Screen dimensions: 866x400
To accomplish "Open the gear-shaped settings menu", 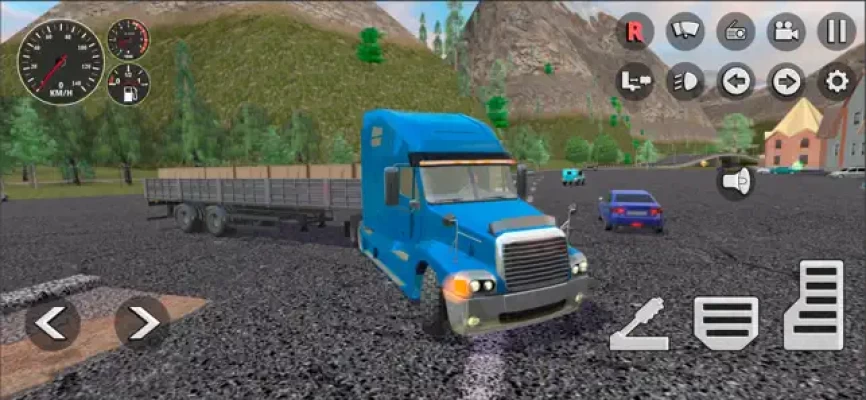I will pyautogui.click(x=836, y=81).
